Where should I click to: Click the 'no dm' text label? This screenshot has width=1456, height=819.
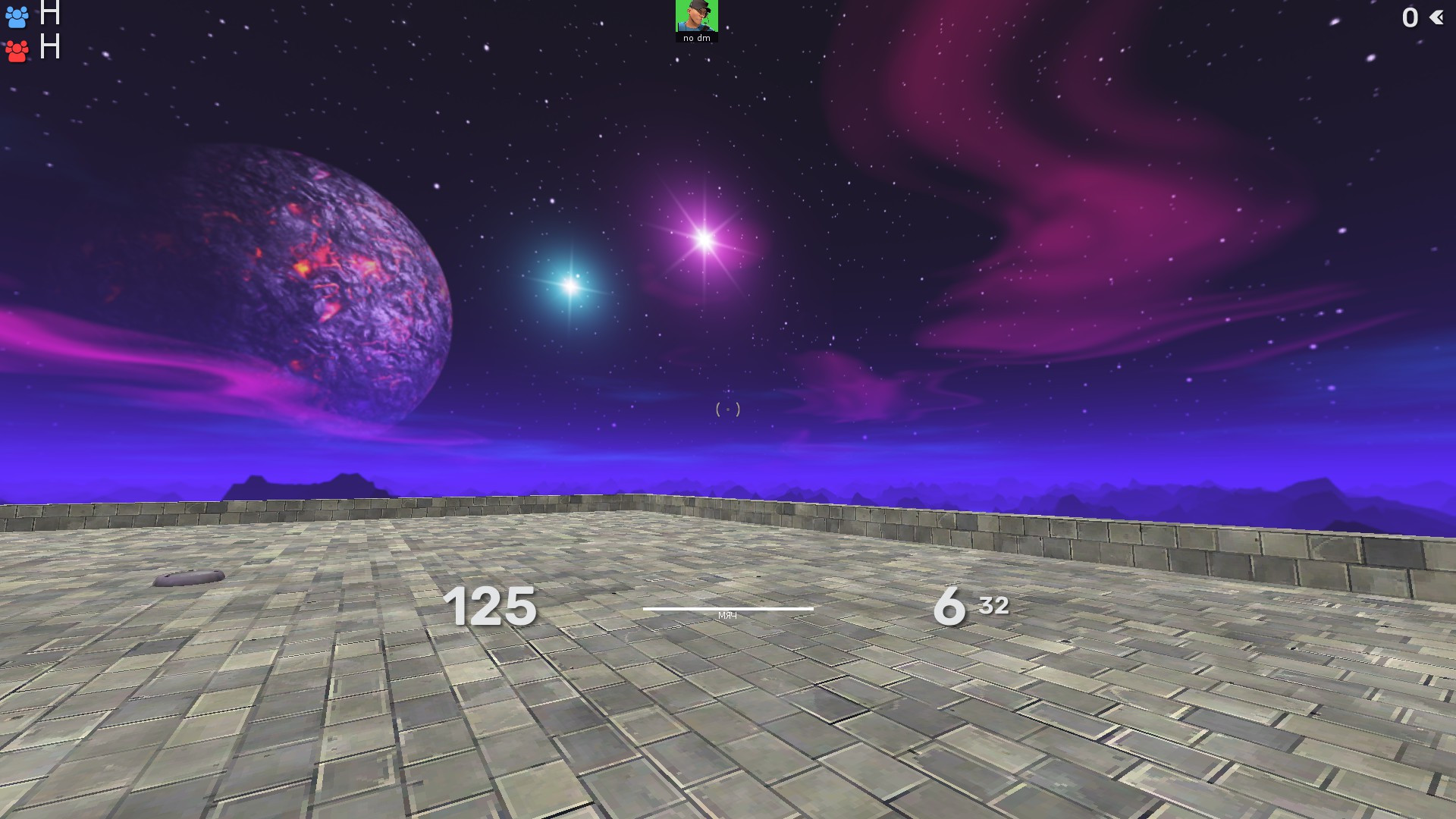tap(695, 36)
